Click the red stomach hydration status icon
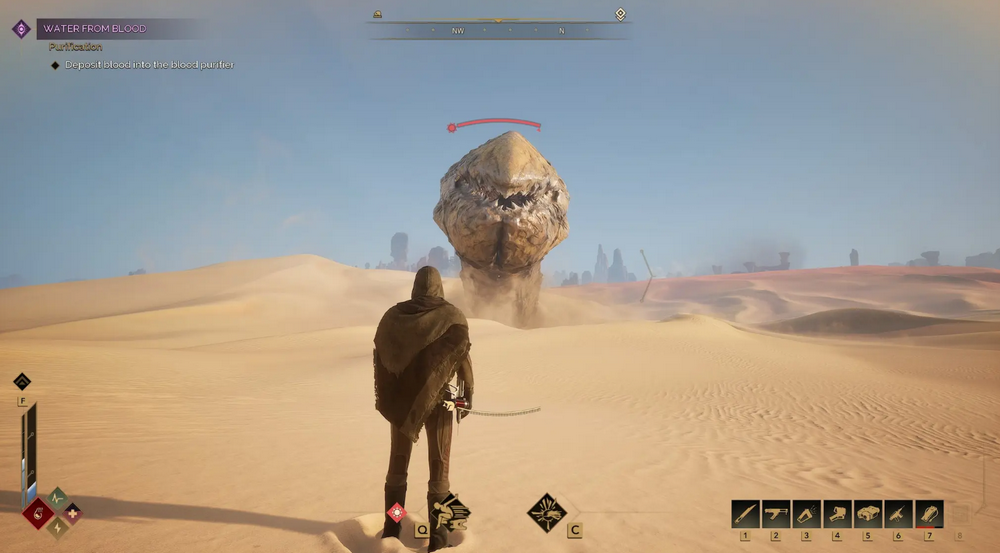1000x553 pixels. click(x=39, y=514)
